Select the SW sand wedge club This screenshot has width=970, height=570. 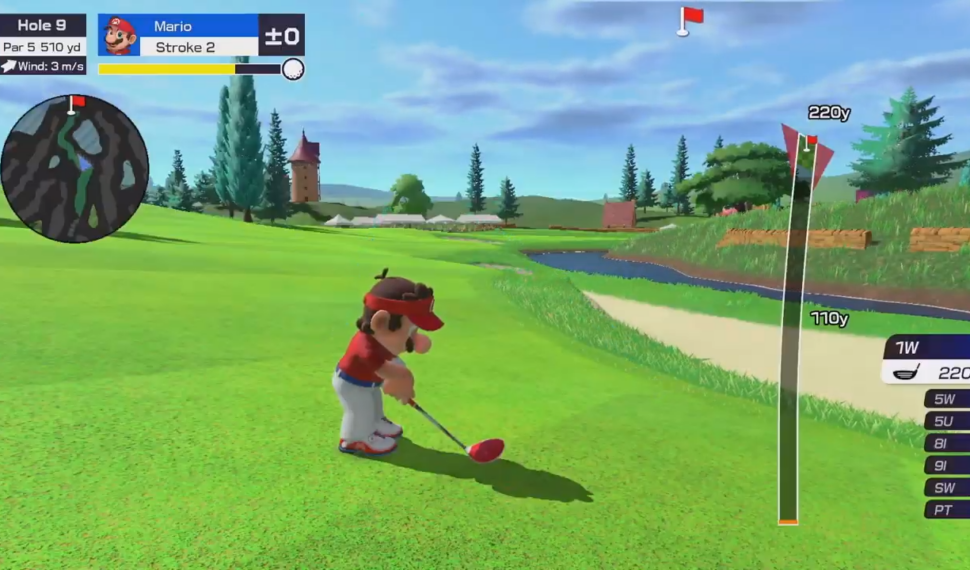pyautogui.click(x=946, y=487)
